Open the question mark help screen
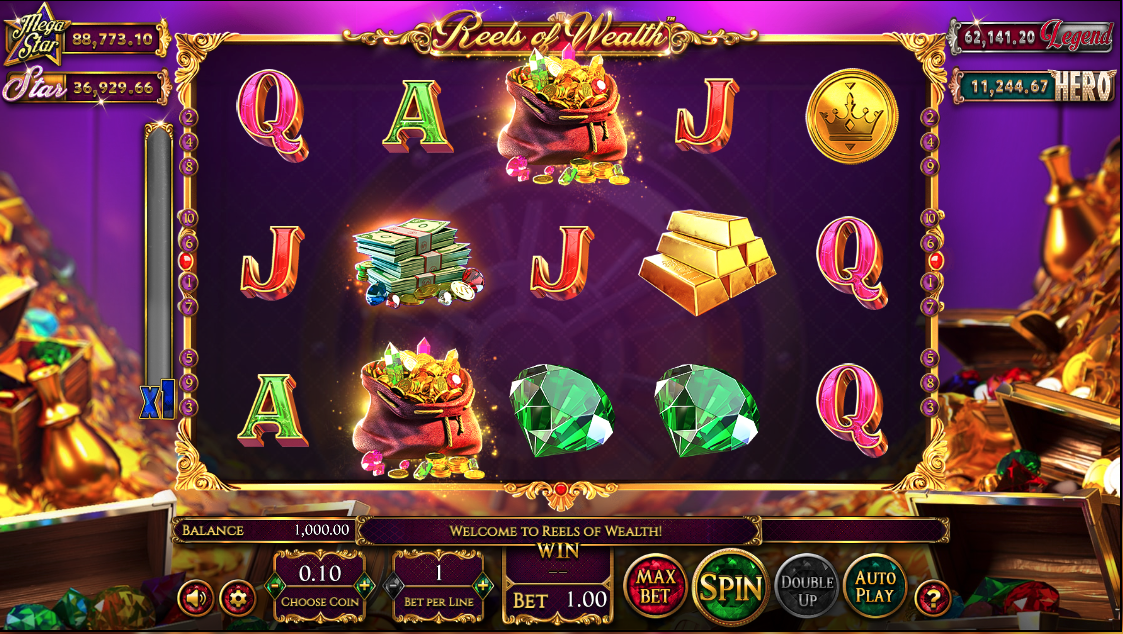This screenshot has width=1123, height=634. click(x=932, y=598)
